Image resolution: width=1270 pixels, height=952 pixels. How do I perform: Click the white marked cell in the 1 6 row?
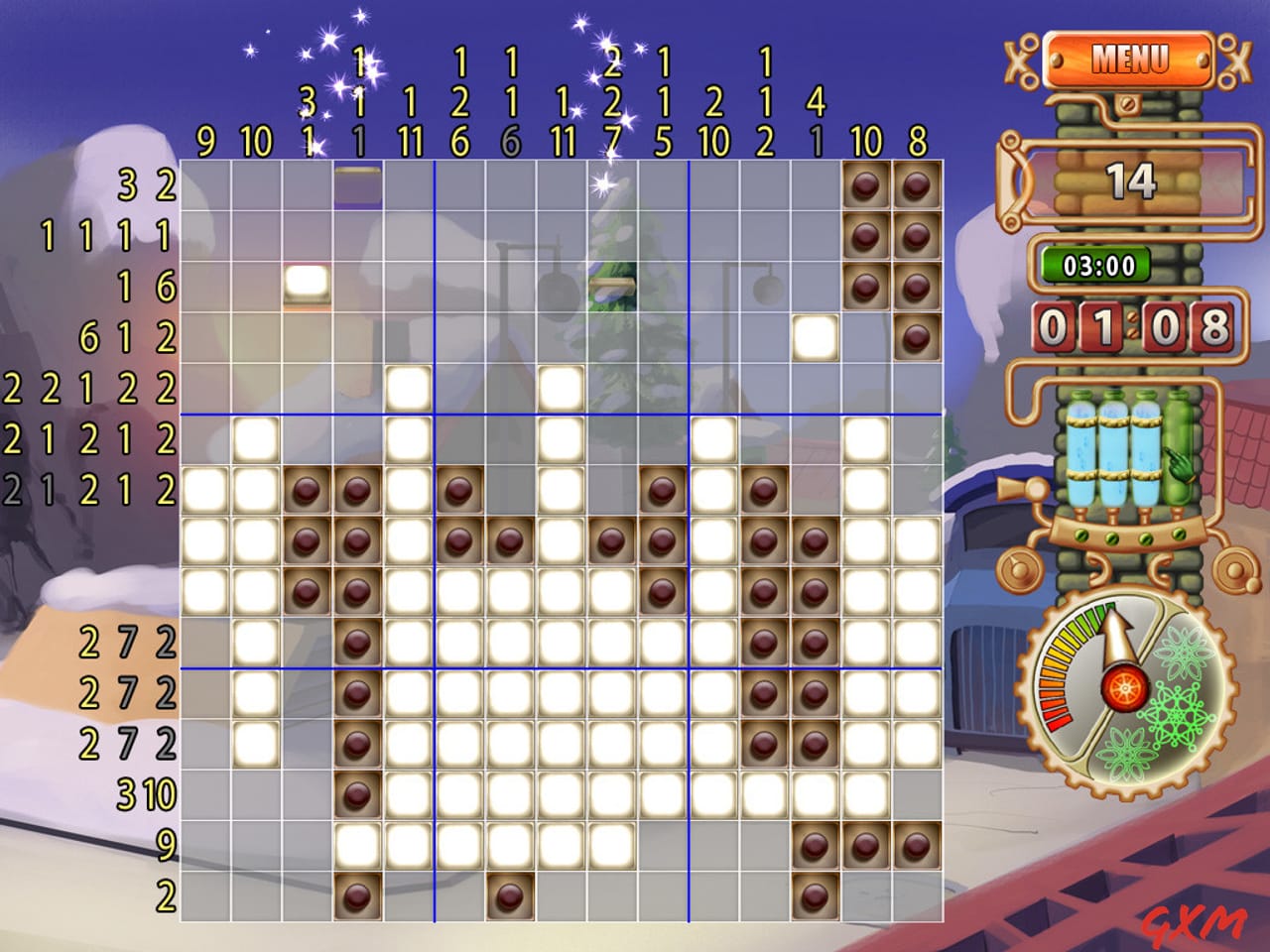coord(307,285)
